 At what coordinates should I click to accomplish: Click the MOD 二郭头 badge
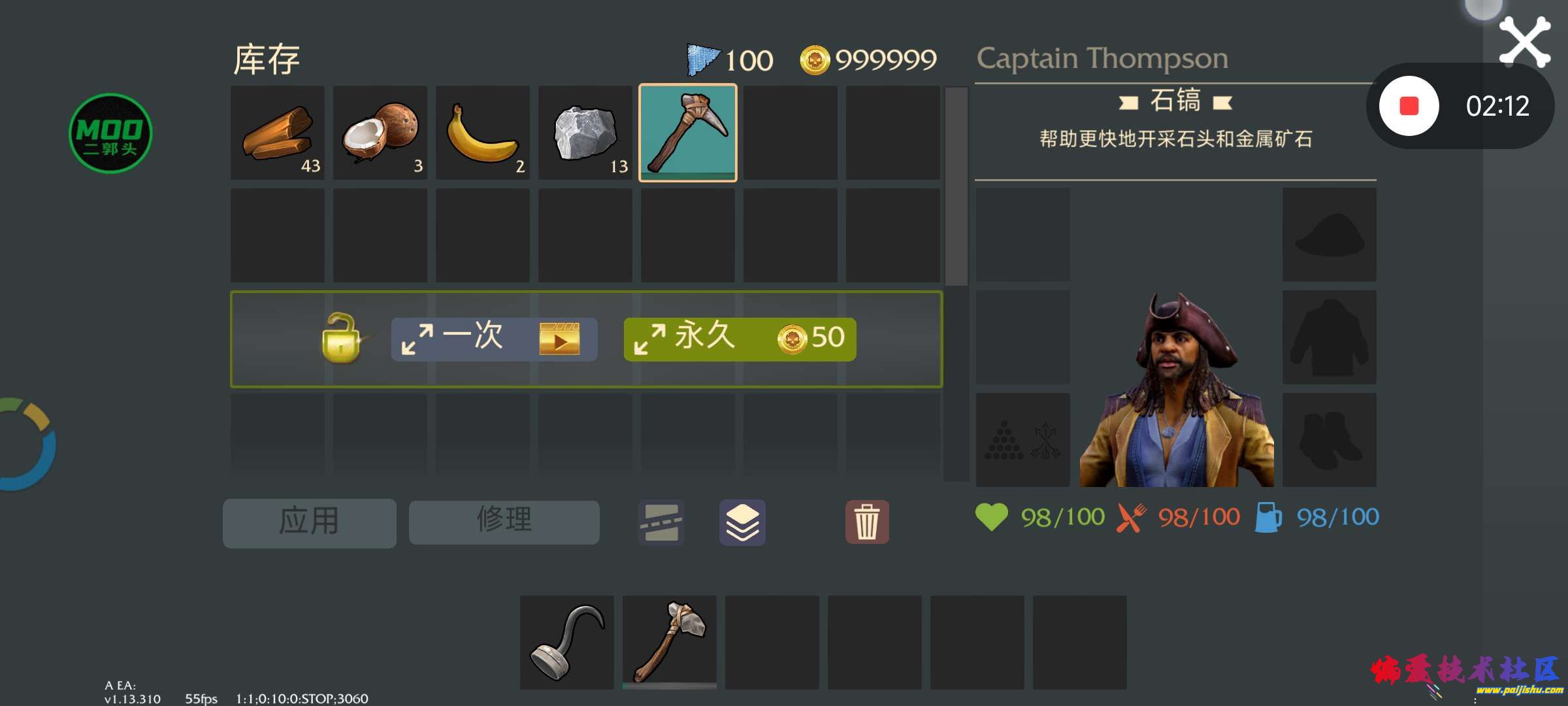(111, 134)
